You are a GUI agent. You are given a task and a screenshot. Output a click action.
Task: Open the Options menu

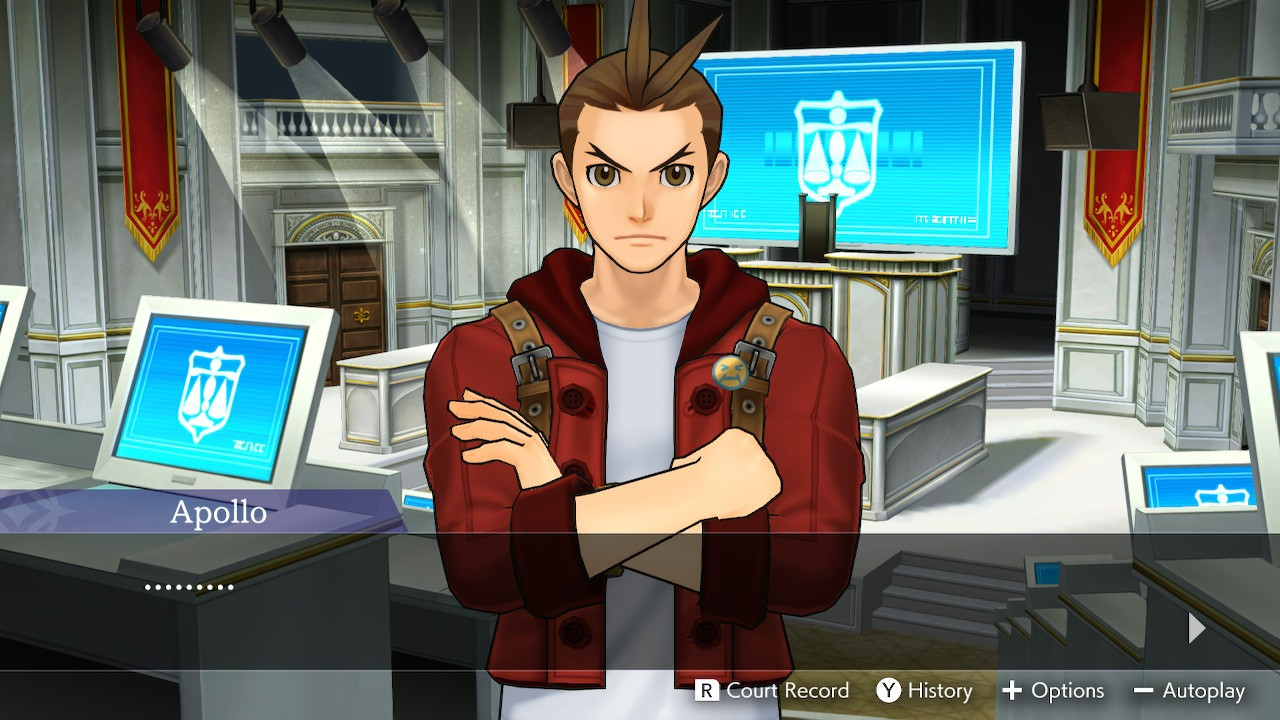point(1053,691)
